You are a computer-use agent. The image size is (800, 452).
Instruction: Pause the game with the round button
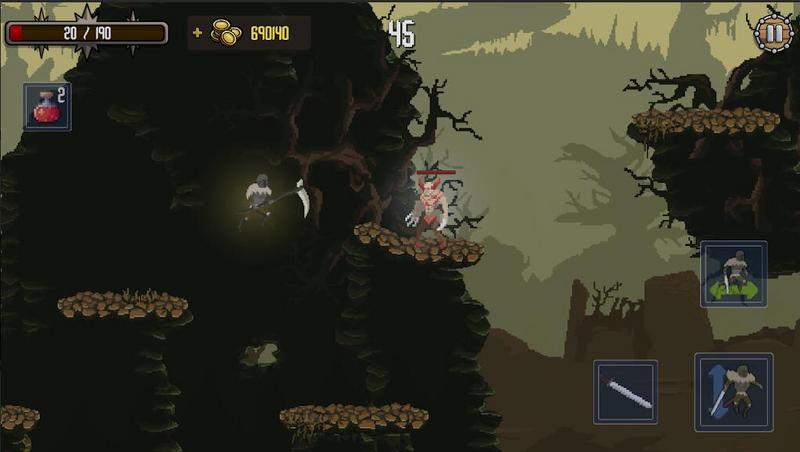(772, 32)
